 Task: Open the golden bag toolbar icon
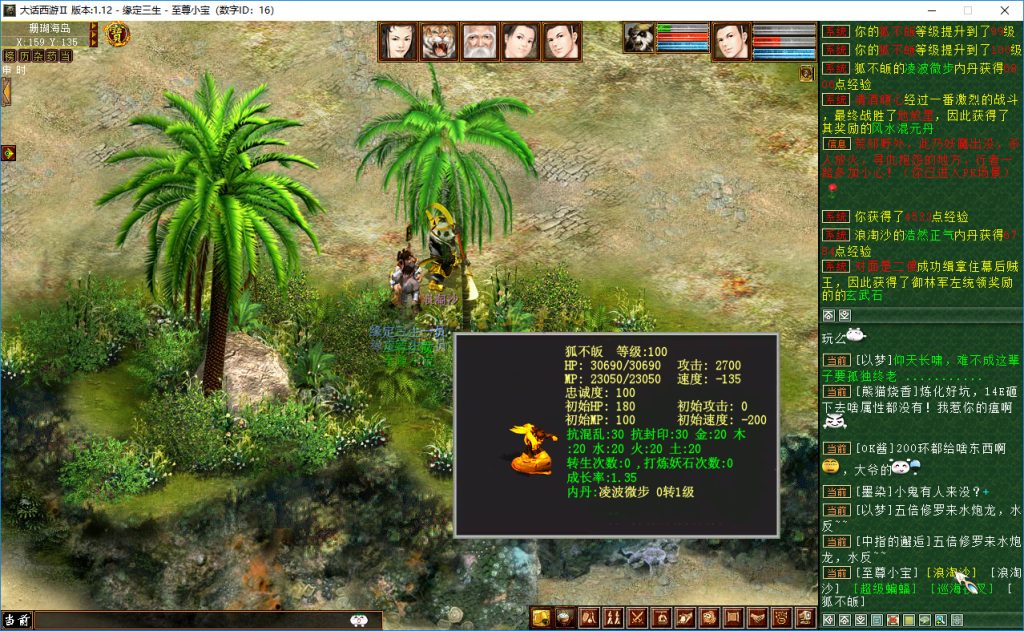[541, 618]
